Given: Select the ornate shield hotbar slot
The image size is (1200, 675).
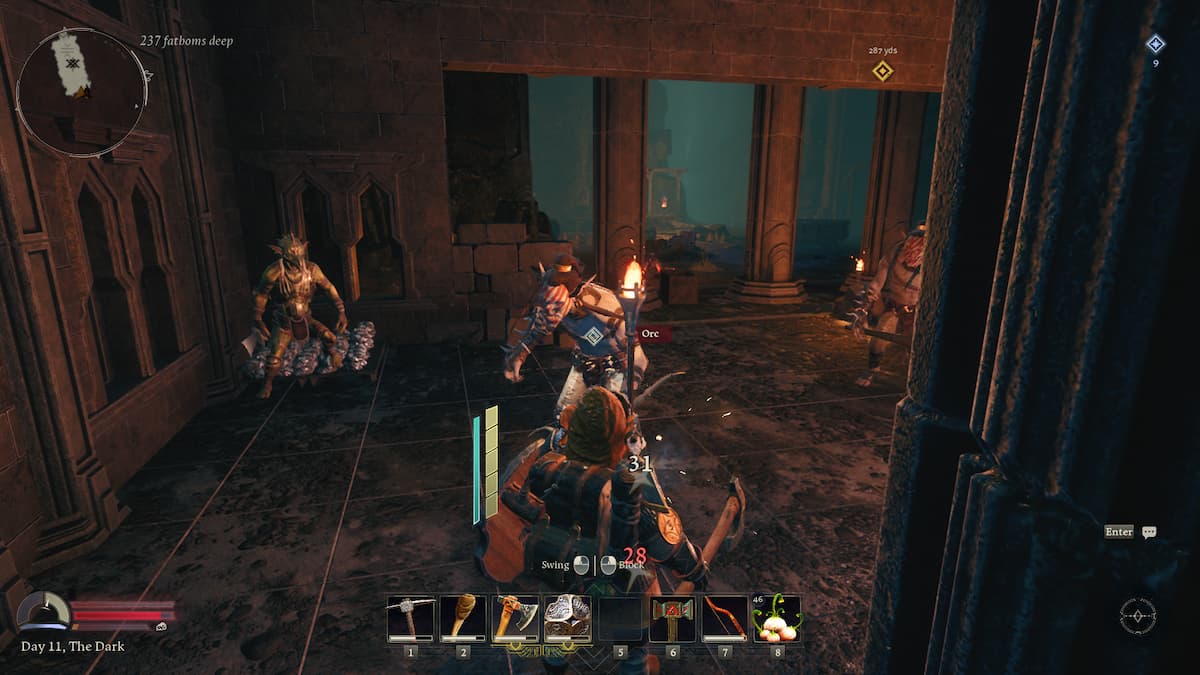Looking at the screenshot, I should coord(567,618).
